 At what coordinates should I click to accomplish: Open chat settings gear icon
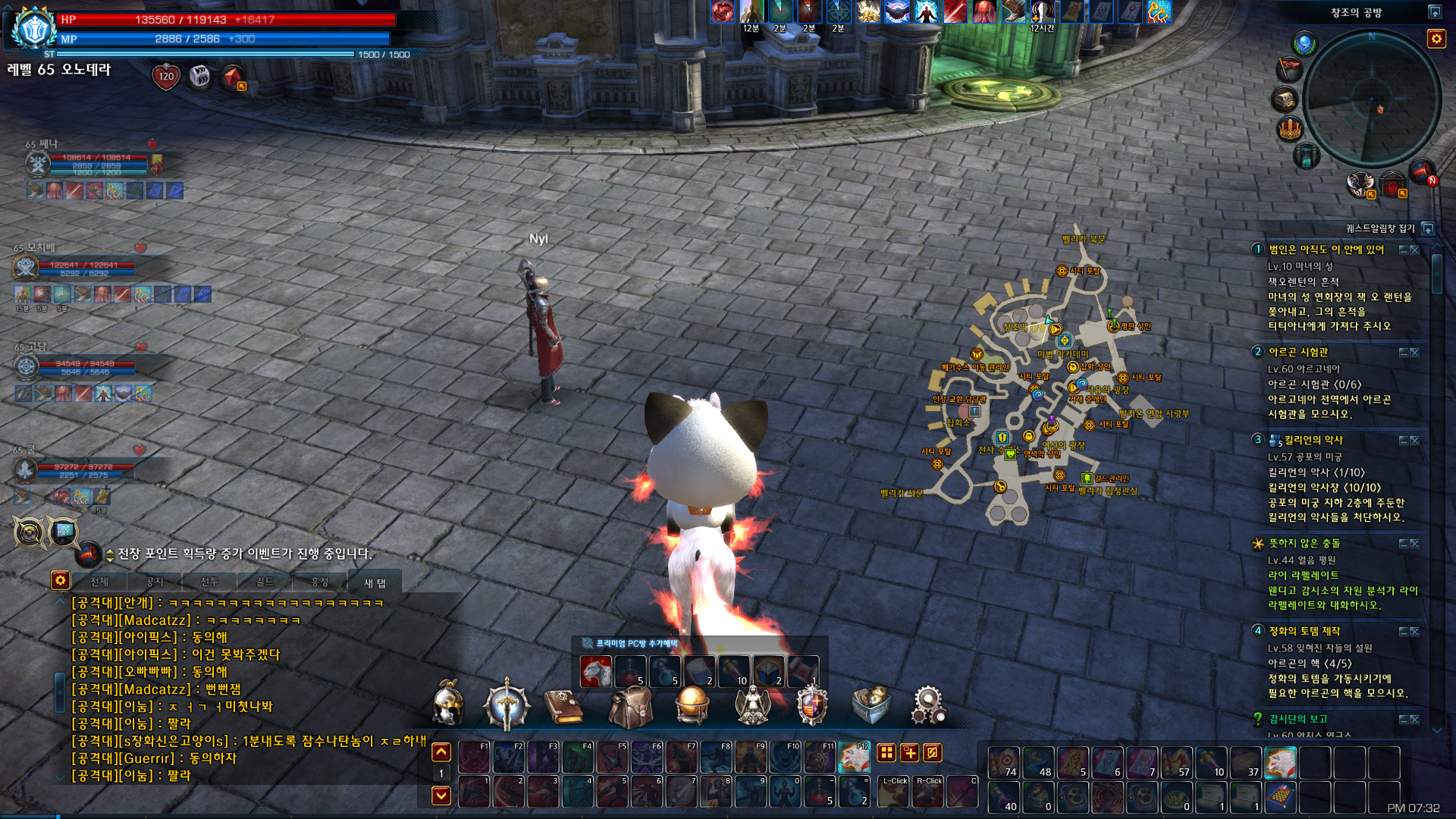[61, 581]
